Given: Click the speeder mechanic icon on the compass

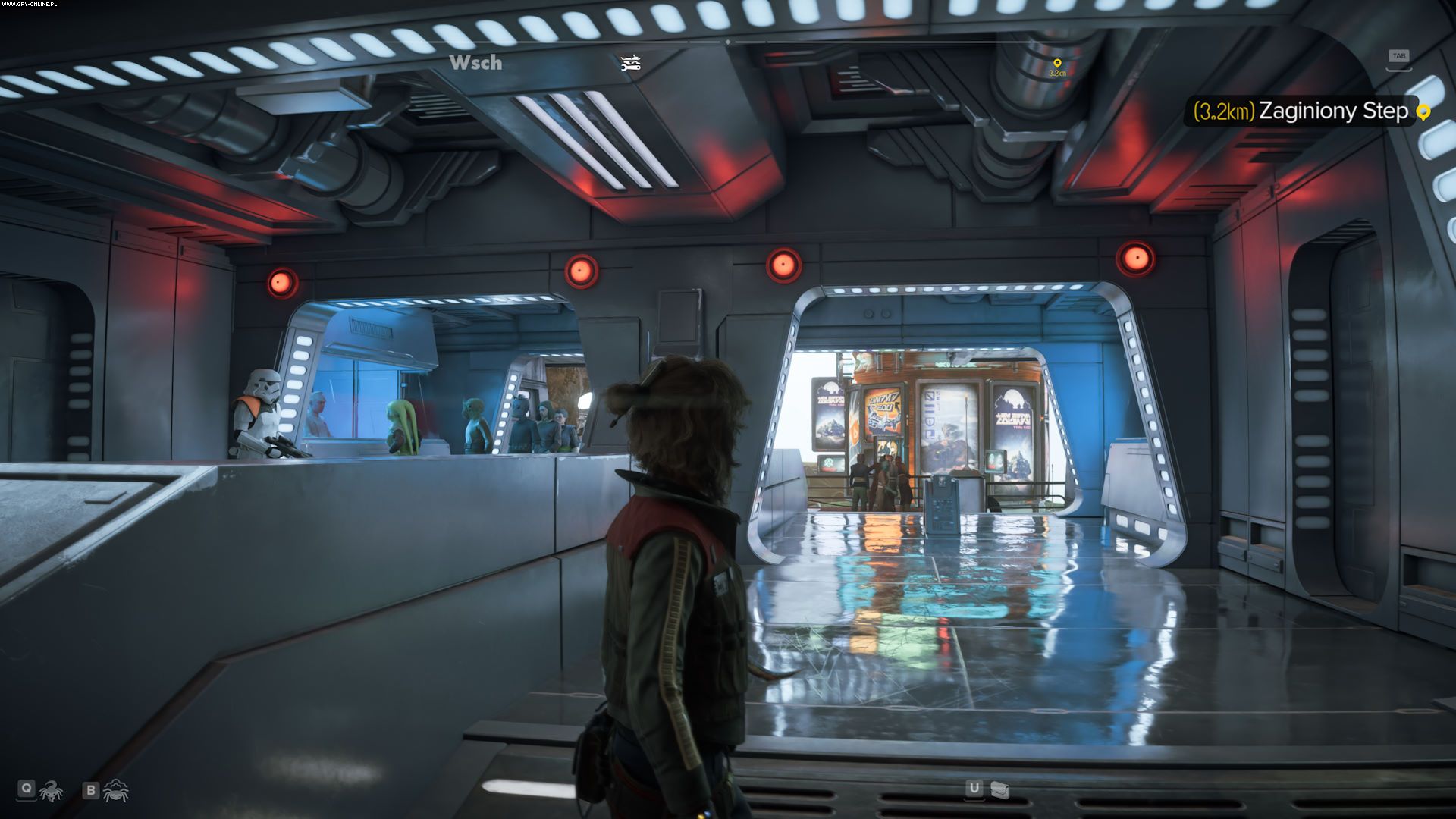Looking at the screenshot, I should [631, 63].
